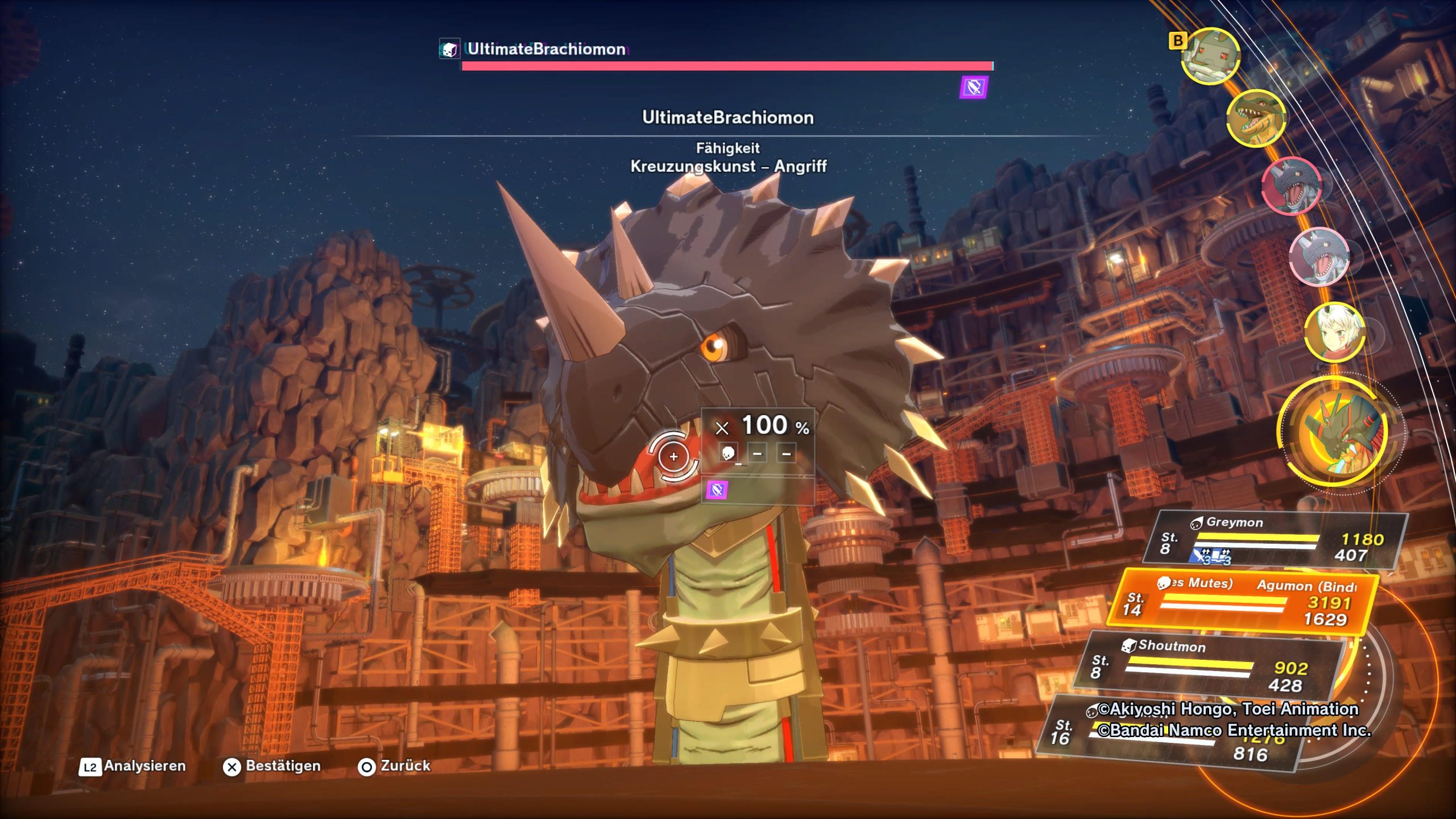Click the icon beside the UltimateBrachiomon health bar name
This screenshot has width=1456, height=819.
(x=449, y=49)
